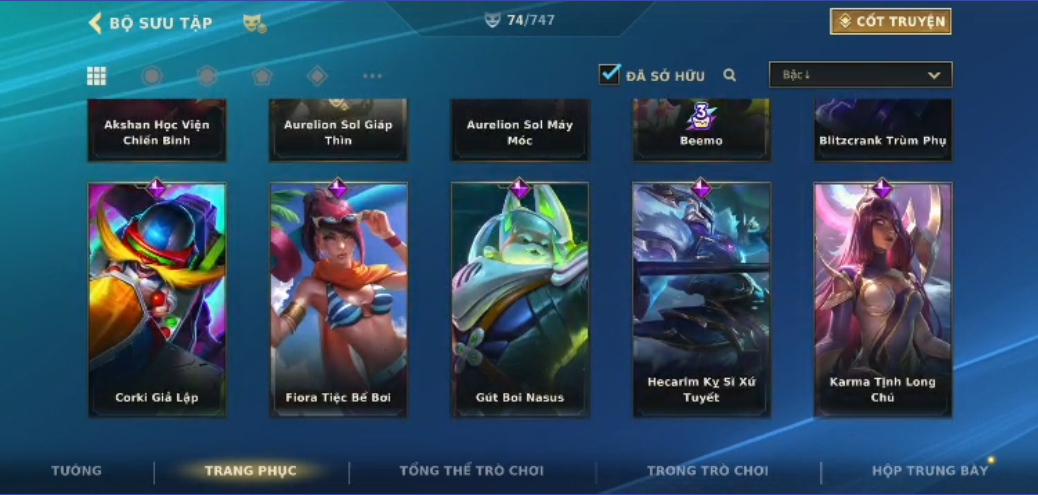
Task: Toggle the Đã Sở Hữu checkbox
Action: click(x=609, y=75)
